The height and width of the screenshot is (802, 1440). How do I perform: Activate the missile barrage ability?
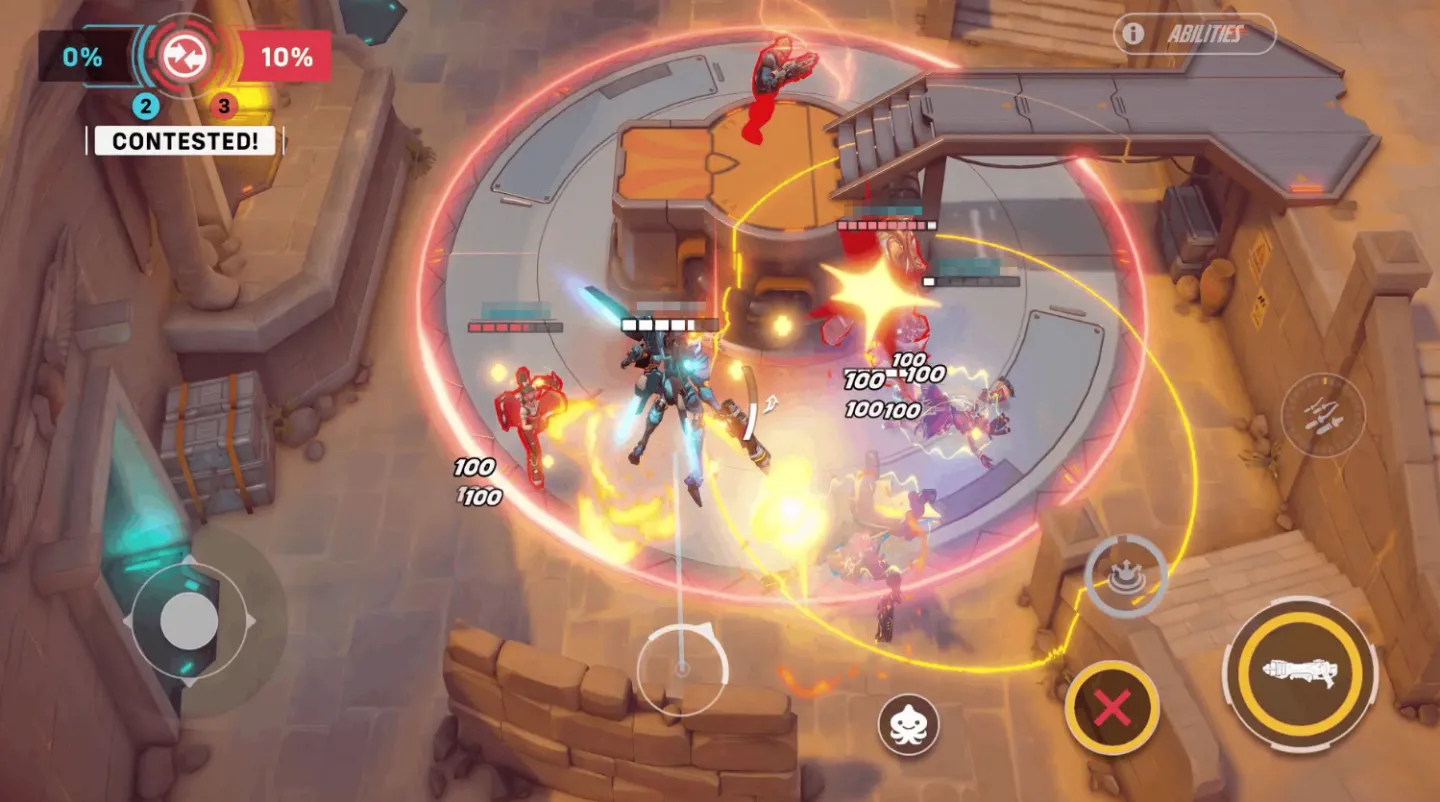(x=1323, y=415)
